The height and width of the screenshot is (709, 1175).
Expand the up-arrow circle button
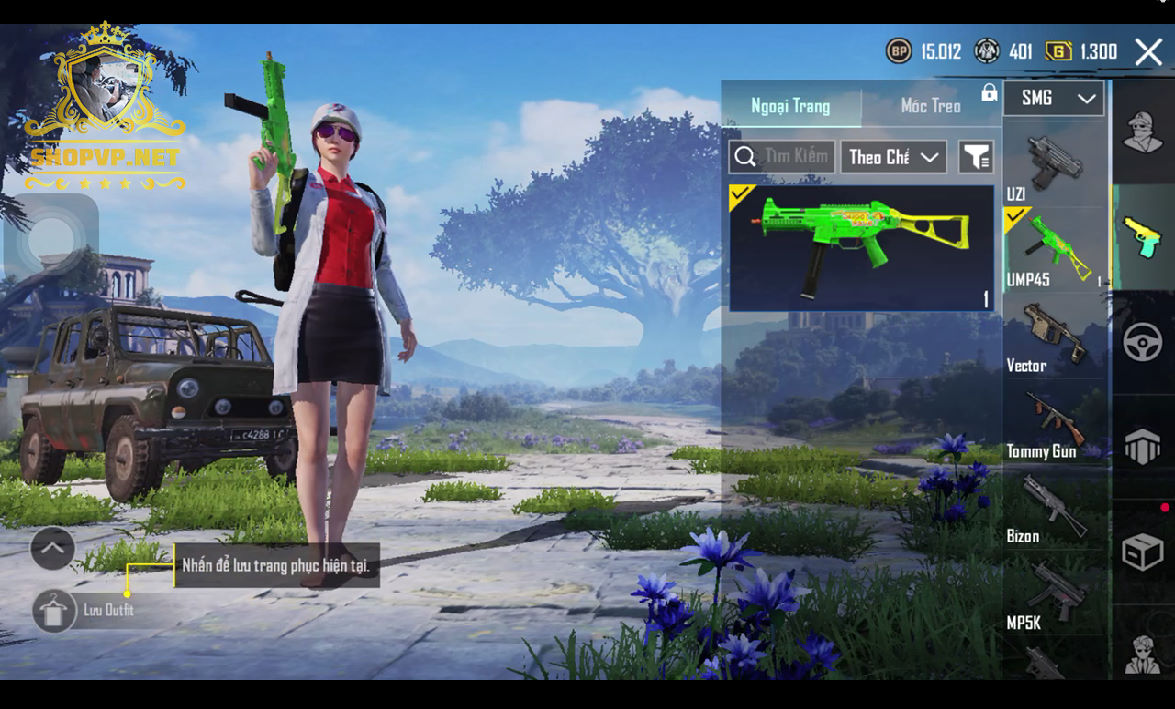(52, 548)
